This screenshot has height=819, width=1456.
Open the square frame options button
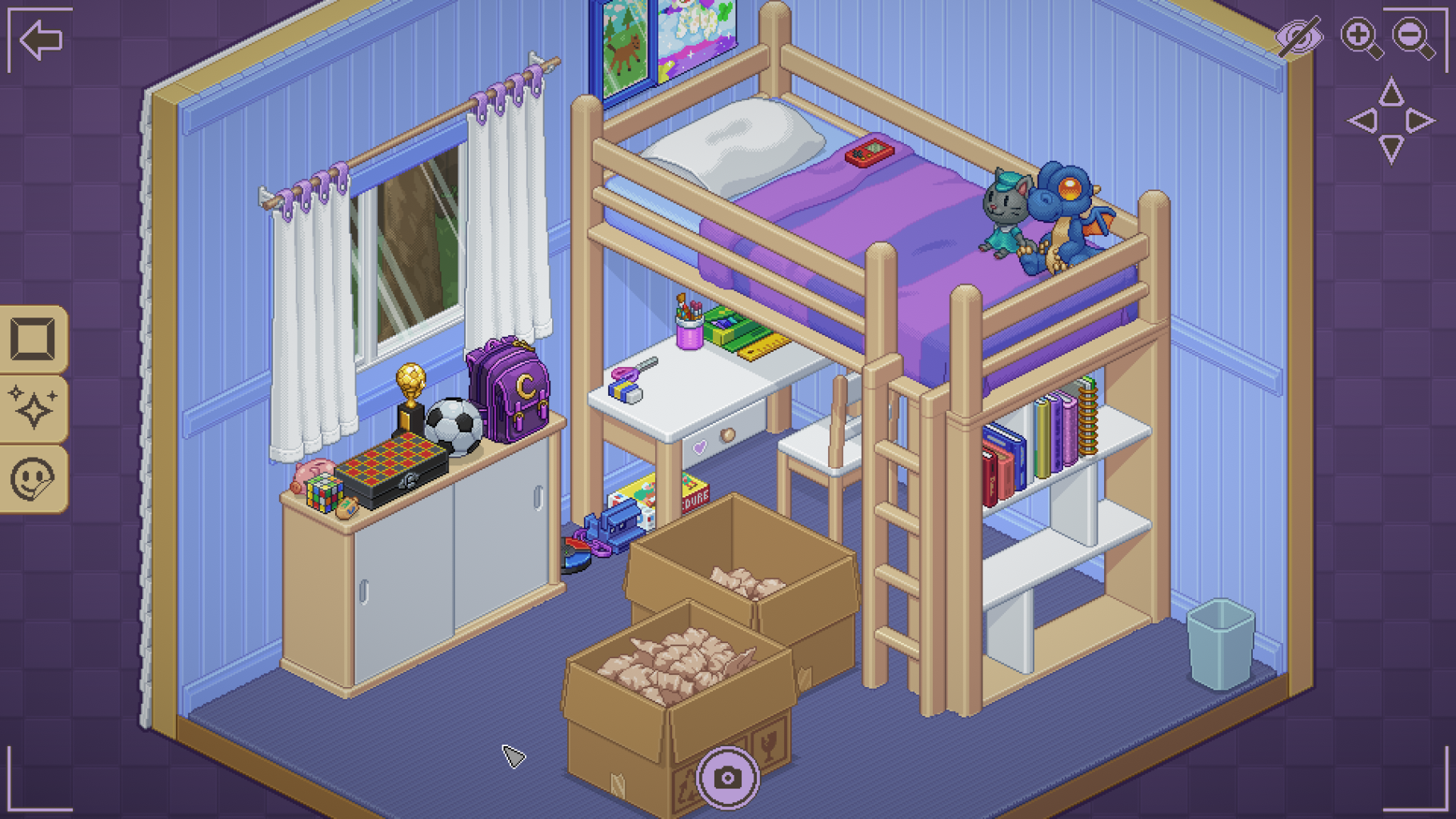pyautogui.click(x=33, y=339)
